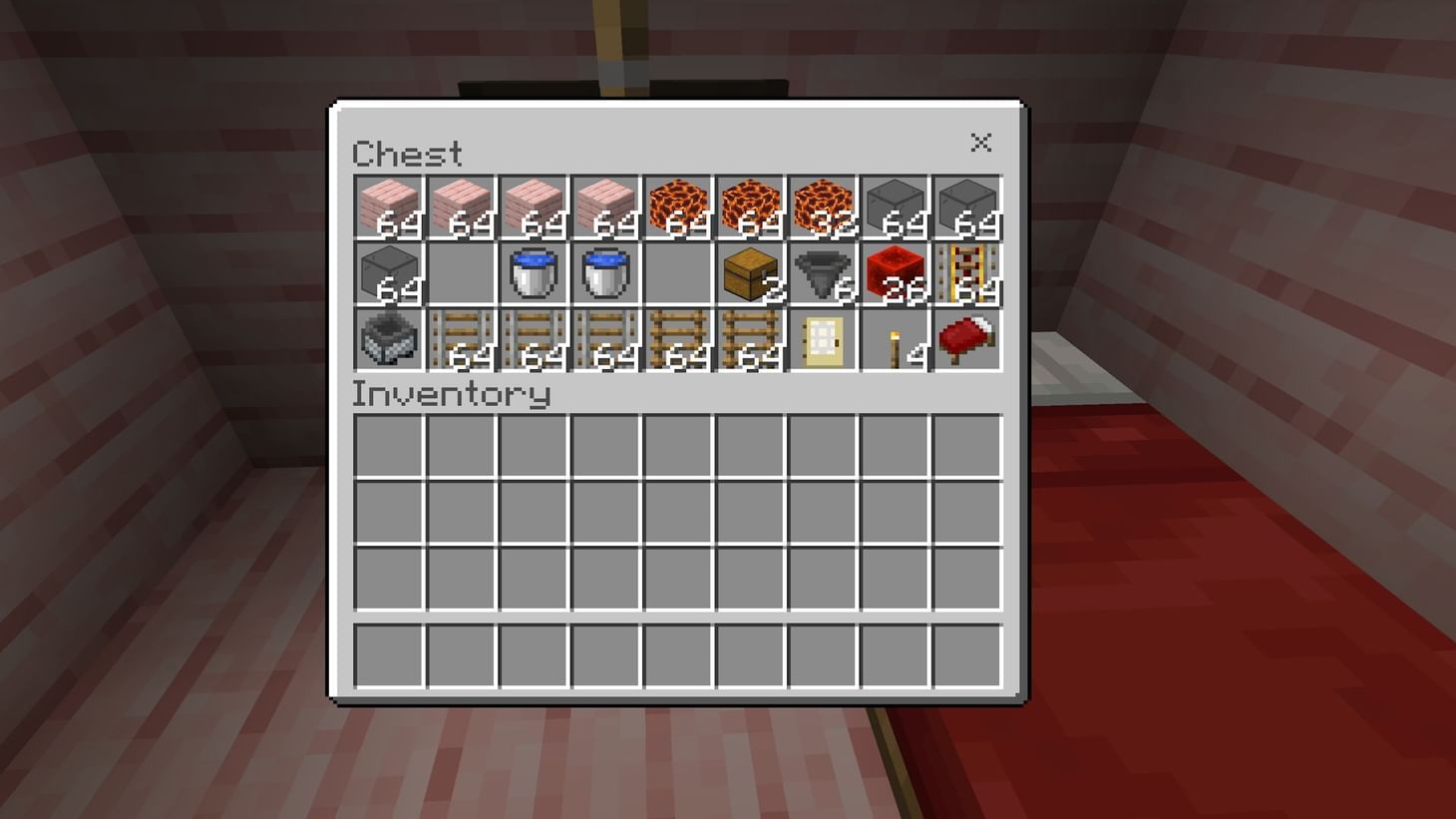Viewport: 1456px width, 819px height.
Task: Select the first stack of cherry planks
Action: tap(387, 206)
